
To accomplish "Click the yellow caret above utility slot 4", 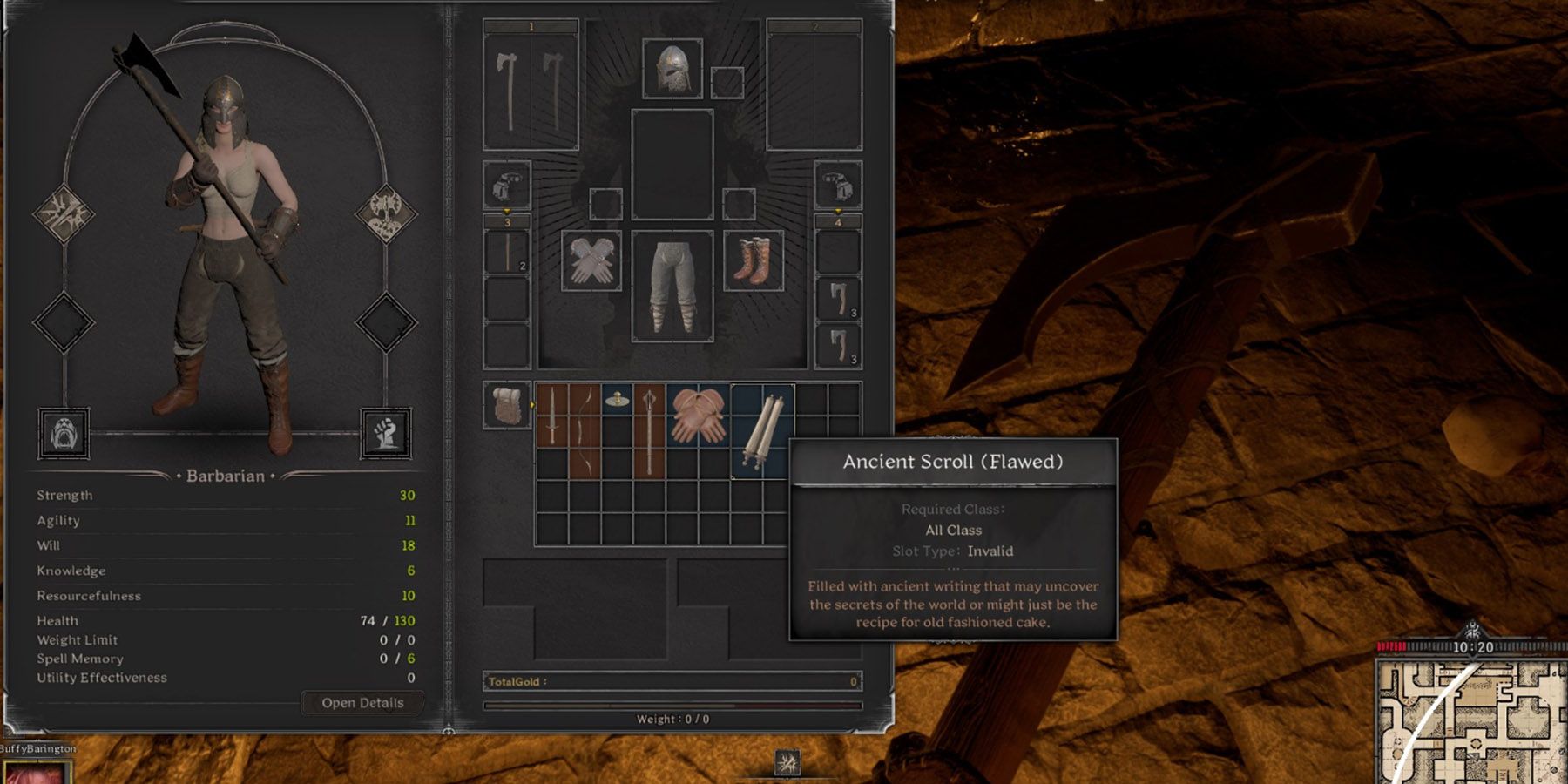I will [838, 211].
